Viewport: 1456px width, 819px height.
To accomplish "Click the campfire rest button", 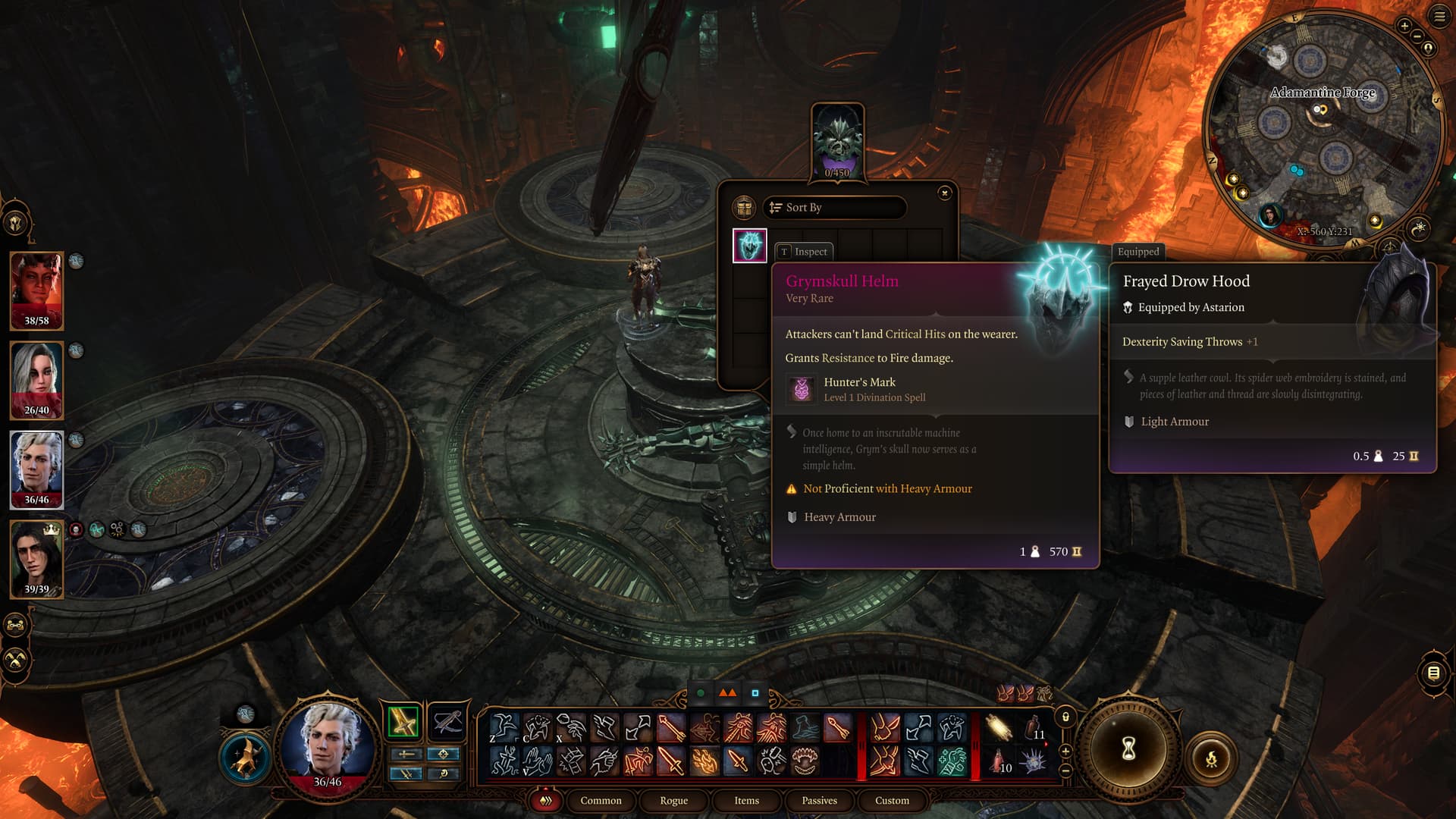I will [x=1211, y=758].
